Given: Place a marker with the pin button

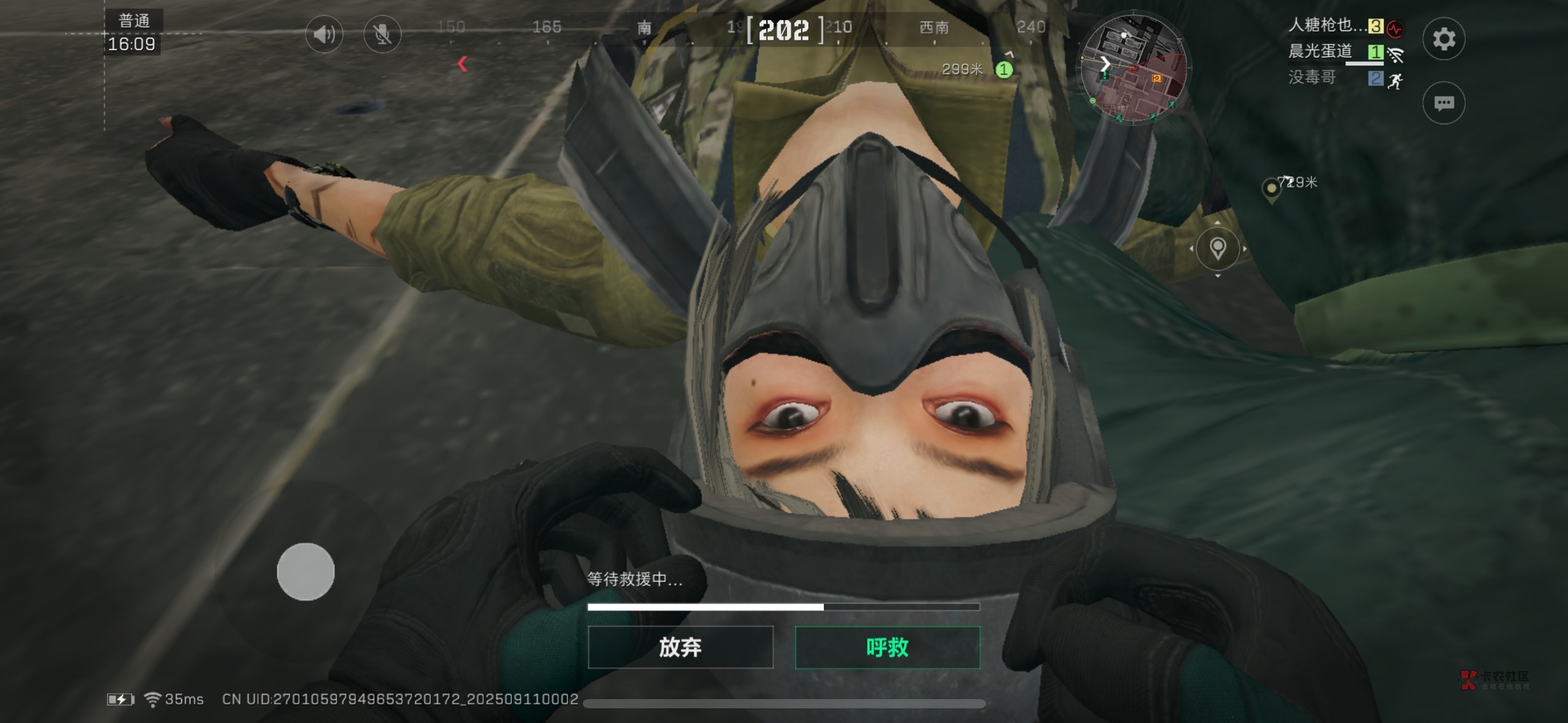Looking at the screenshot, I should (1218, 248).
